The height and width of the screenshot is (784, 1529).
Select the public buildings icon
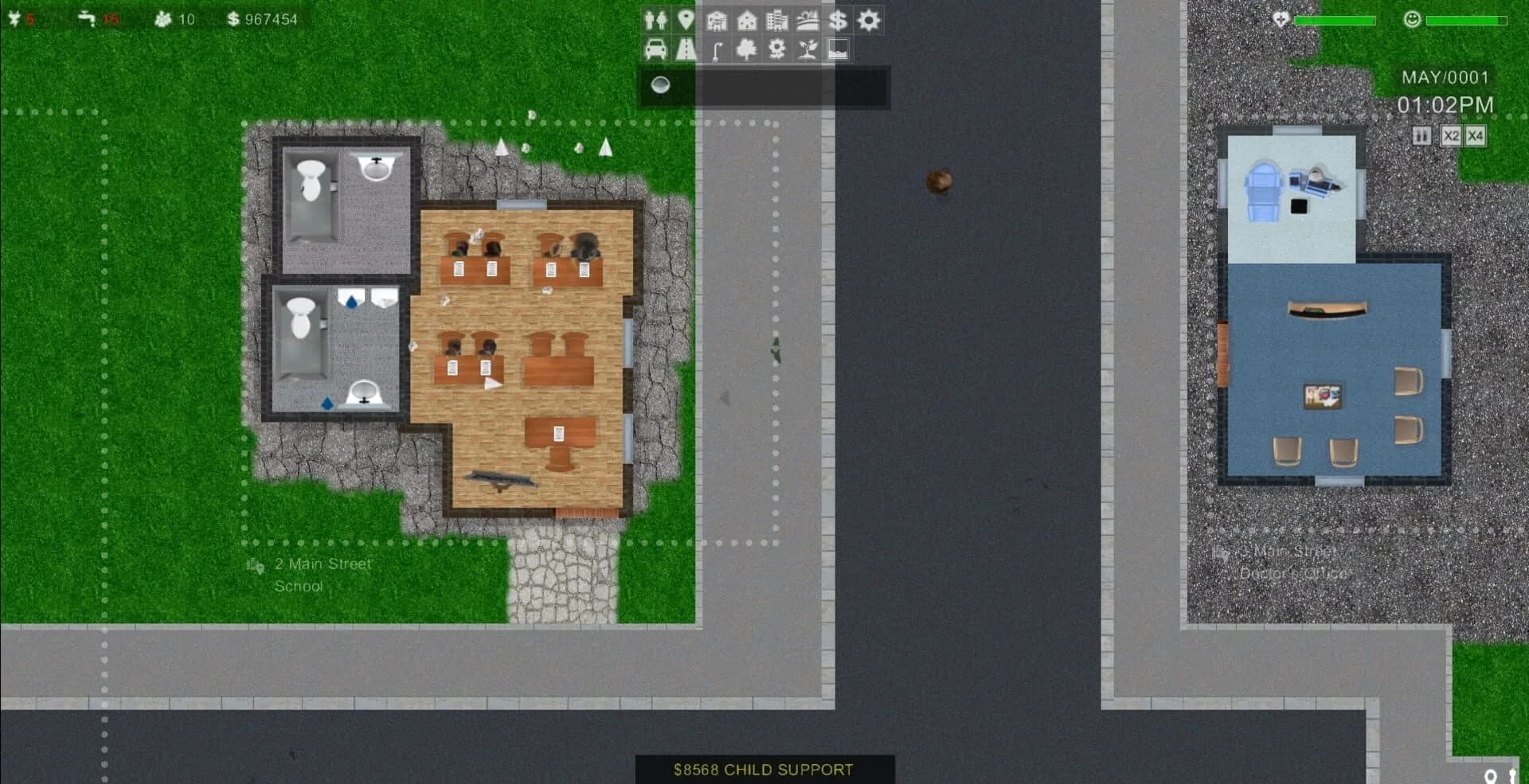click(x=717, y=21)
